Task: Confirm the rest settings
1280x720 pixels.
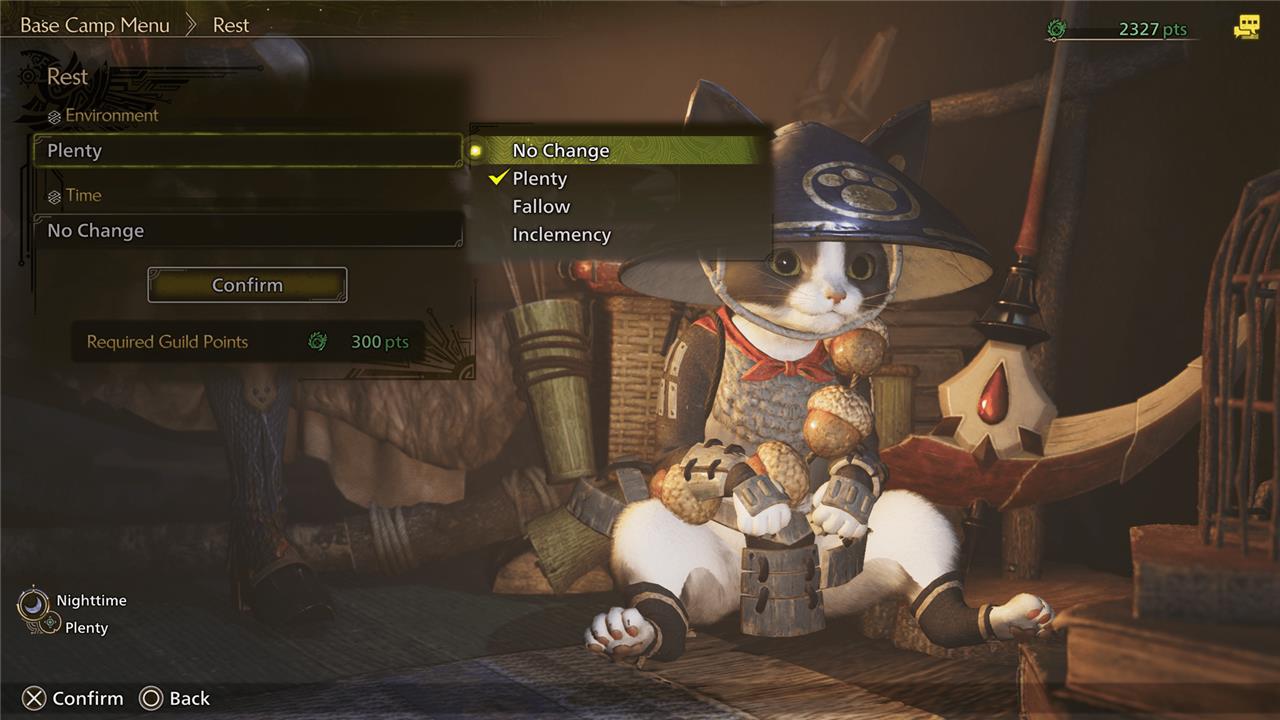Action: (247, 285)
